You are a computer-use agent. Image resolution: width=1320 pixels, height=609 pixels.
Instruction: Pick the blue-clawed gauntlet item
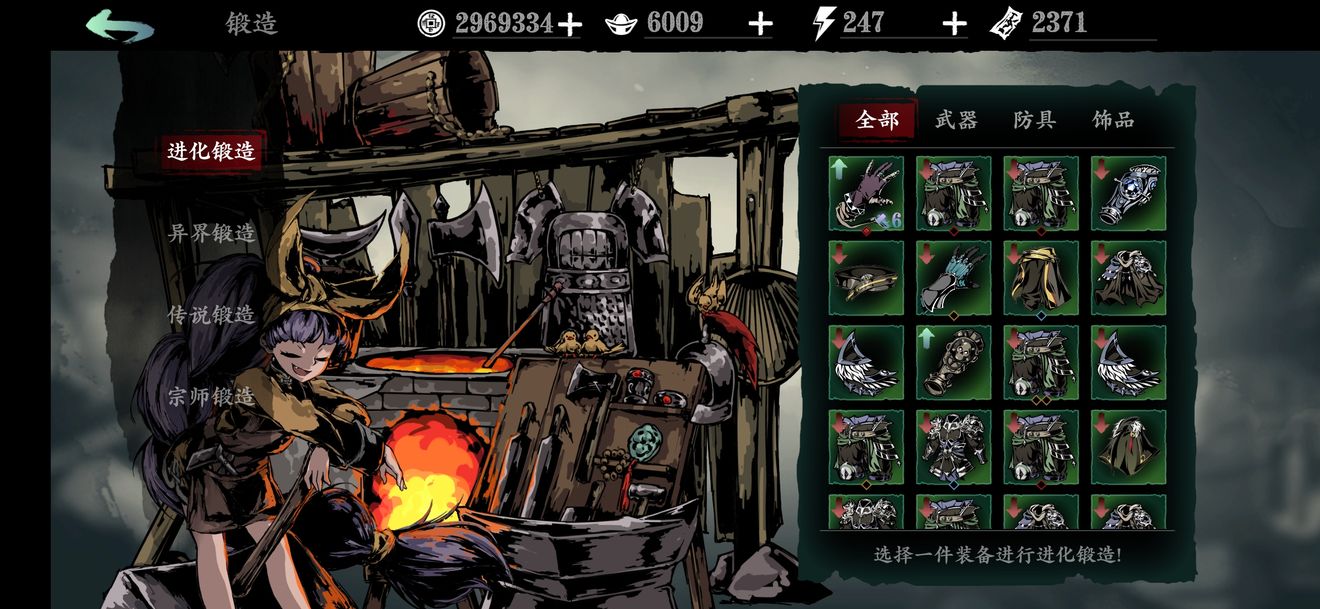click(x=953, y=278)
